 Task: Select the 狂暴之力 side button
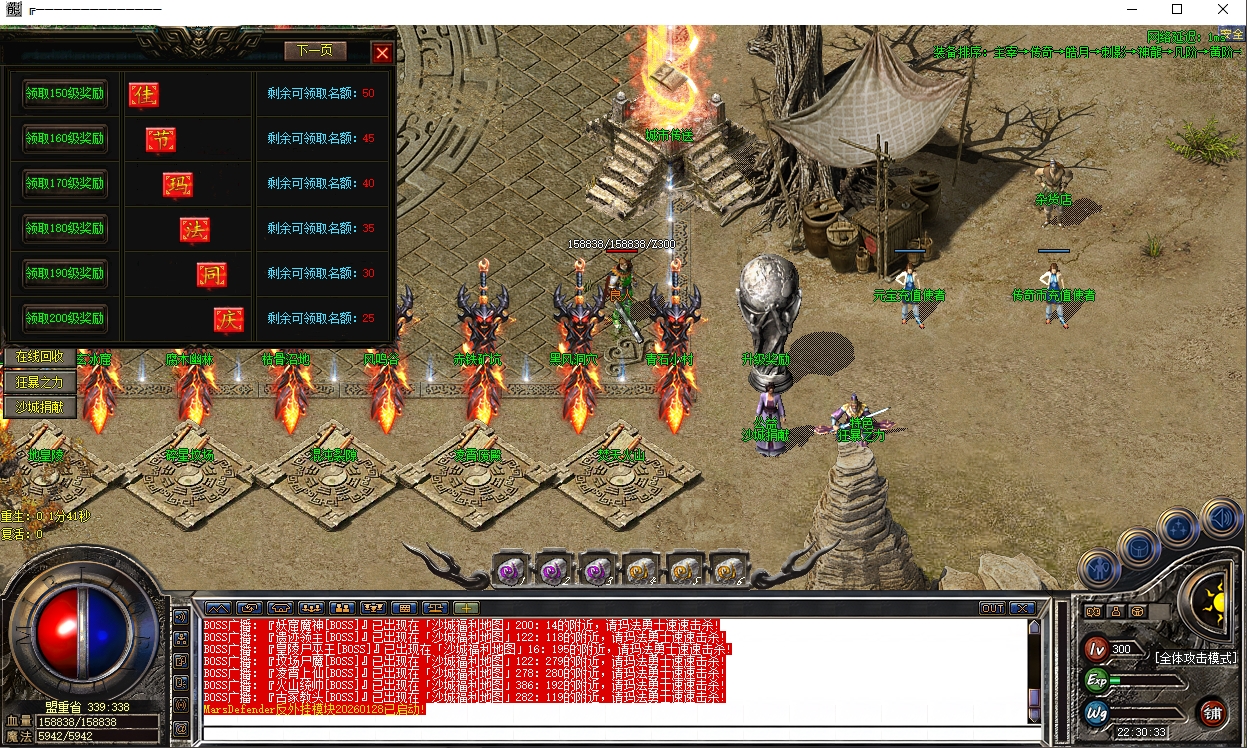(x=40, y=382)
